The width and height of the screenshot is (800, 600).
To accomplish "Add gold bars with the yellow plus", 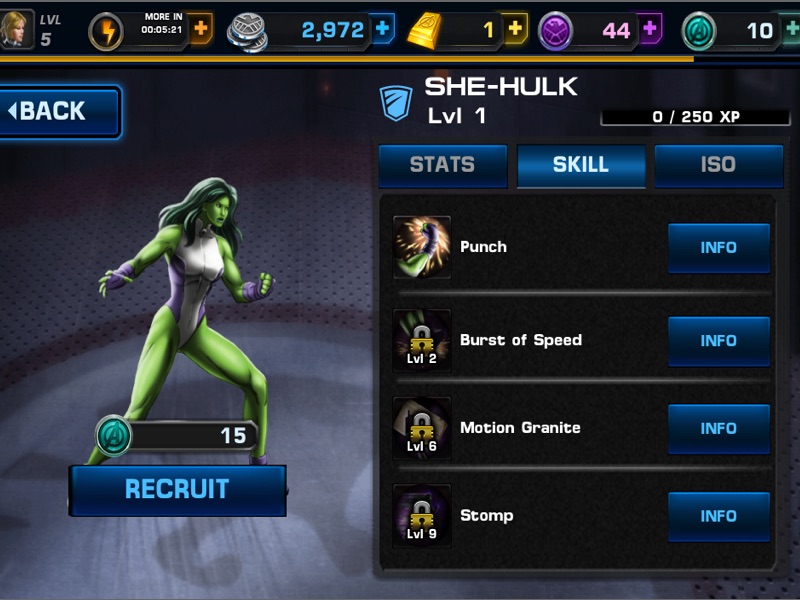I will pos(514,30).
